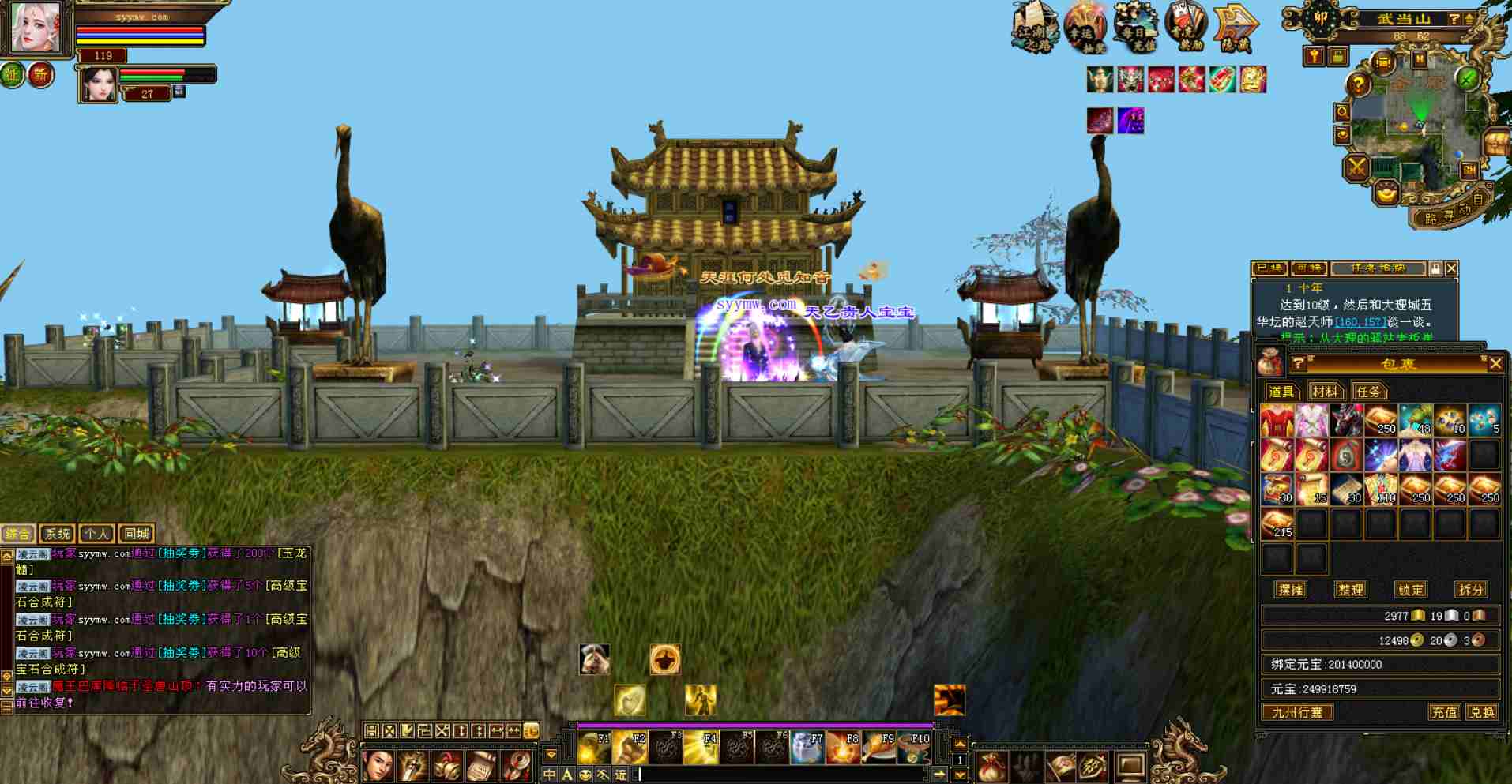Select the money pouch item in bag

[x=1345, y=455]
